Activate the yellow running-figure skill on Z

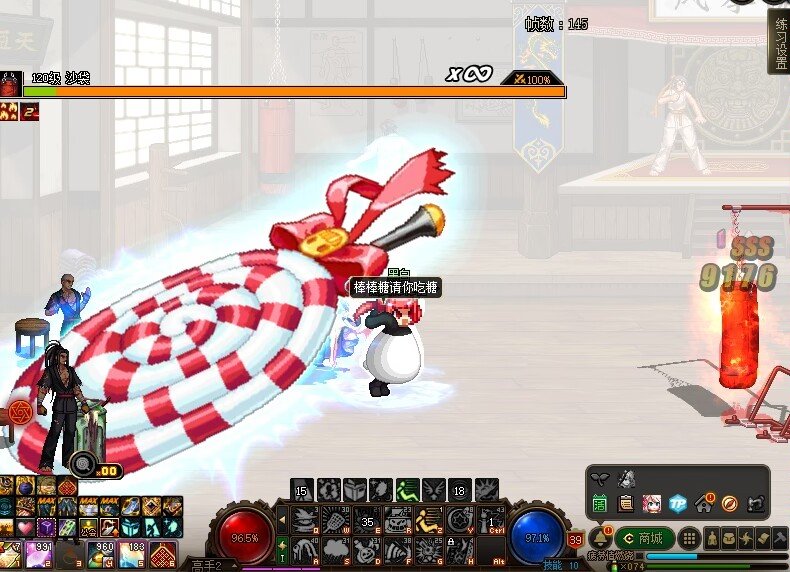(429, 519)
